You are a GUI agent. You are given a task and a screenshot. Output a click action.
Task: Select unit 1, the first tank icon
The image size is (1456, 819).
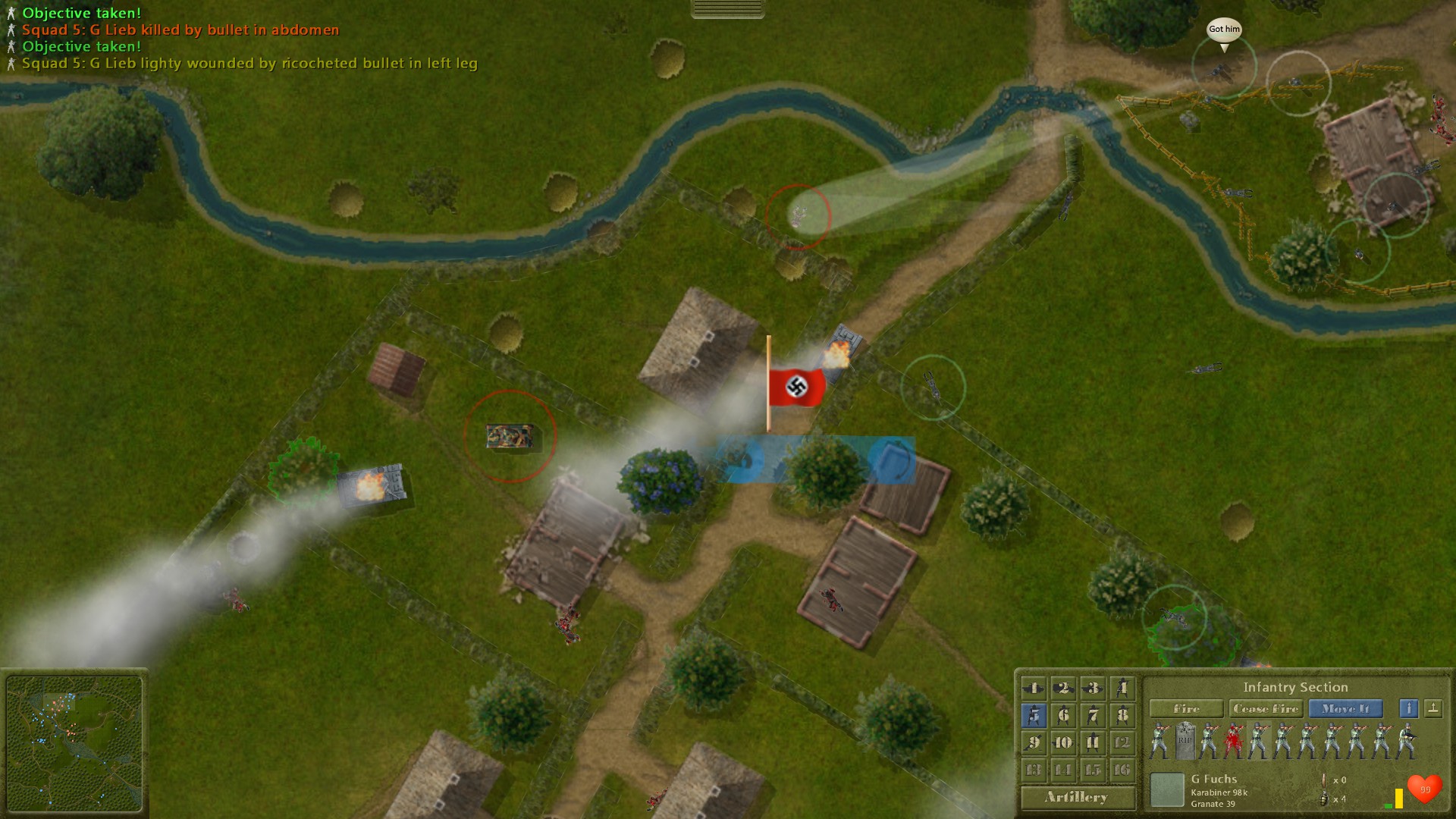[1034, 688]
